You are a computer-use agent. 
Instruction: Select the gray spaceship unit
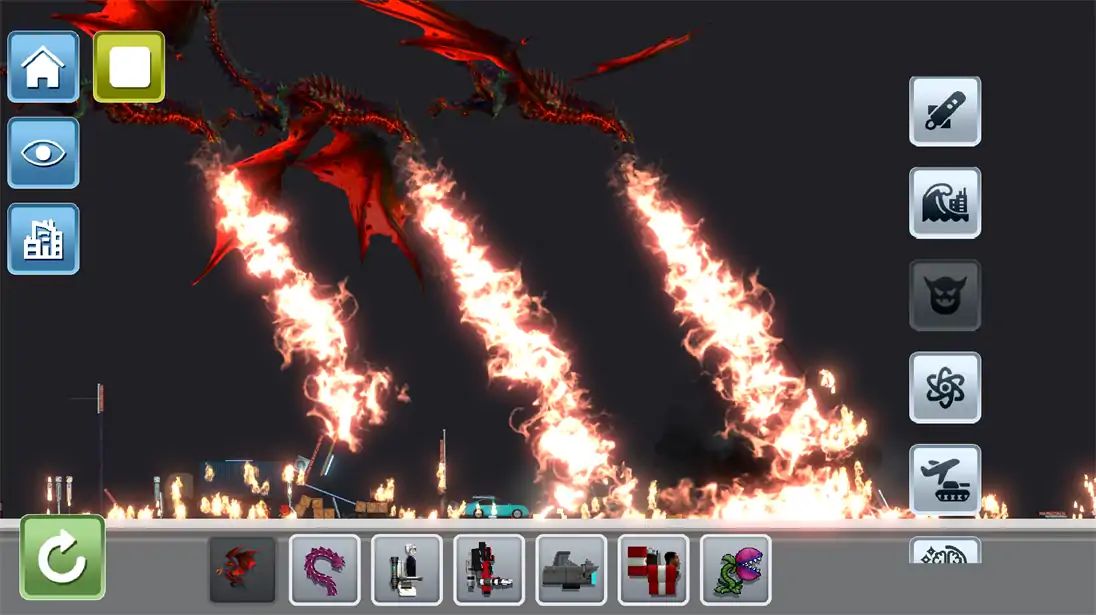(571, 570)
